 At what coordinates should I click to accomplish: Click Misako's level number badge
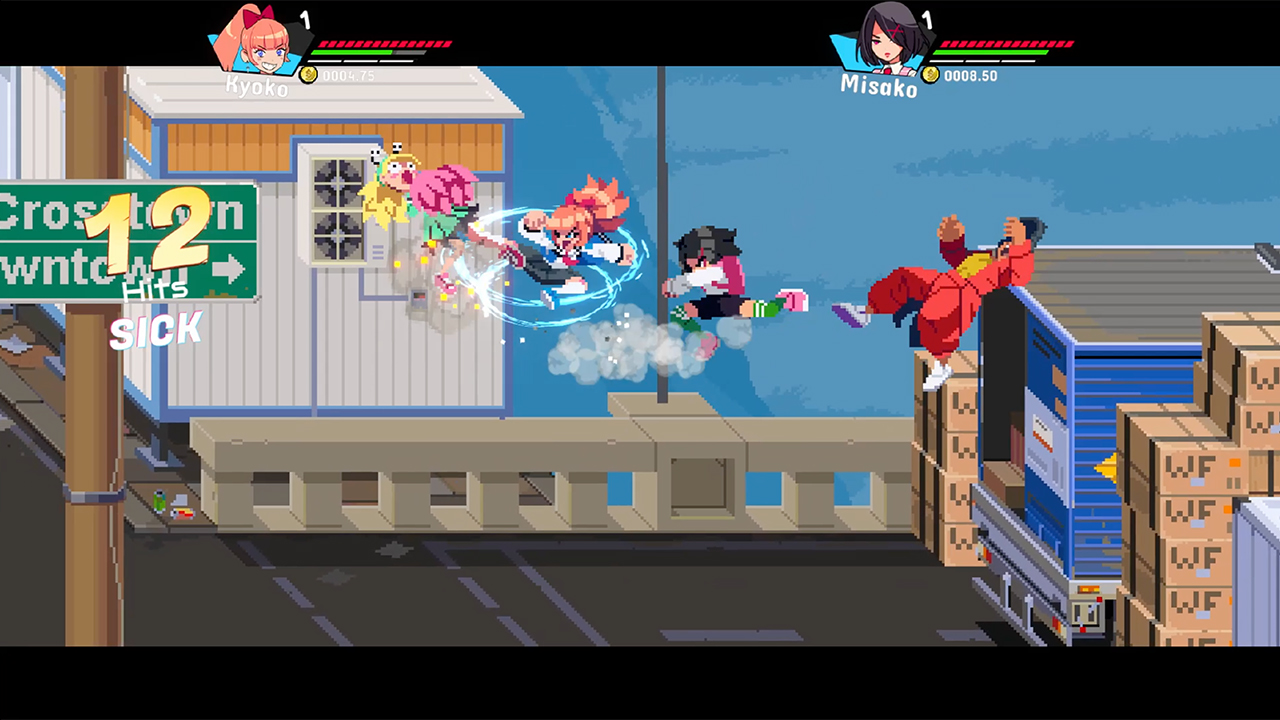(928, 20)
